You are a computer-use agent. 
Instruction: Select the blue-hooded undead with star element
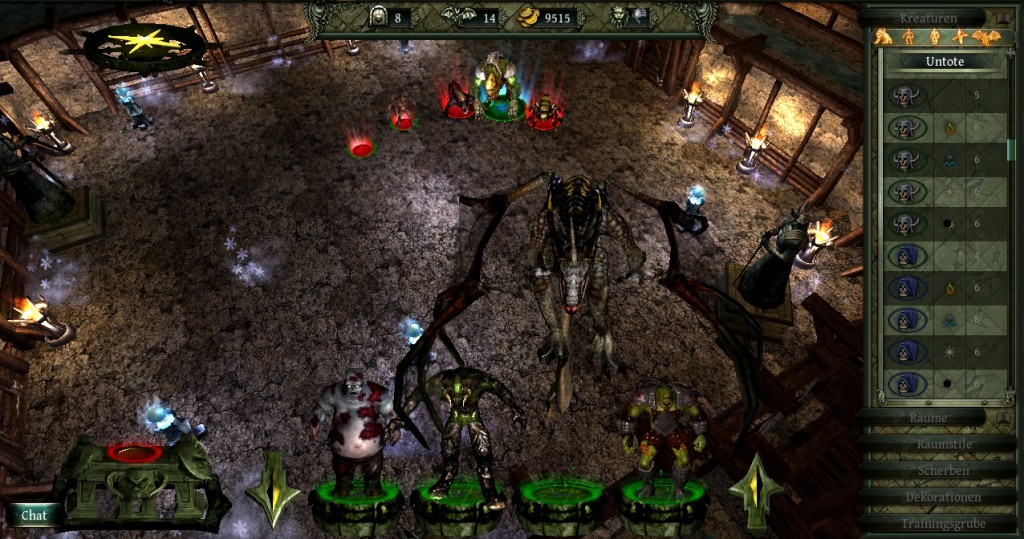(x=908, y=353)
